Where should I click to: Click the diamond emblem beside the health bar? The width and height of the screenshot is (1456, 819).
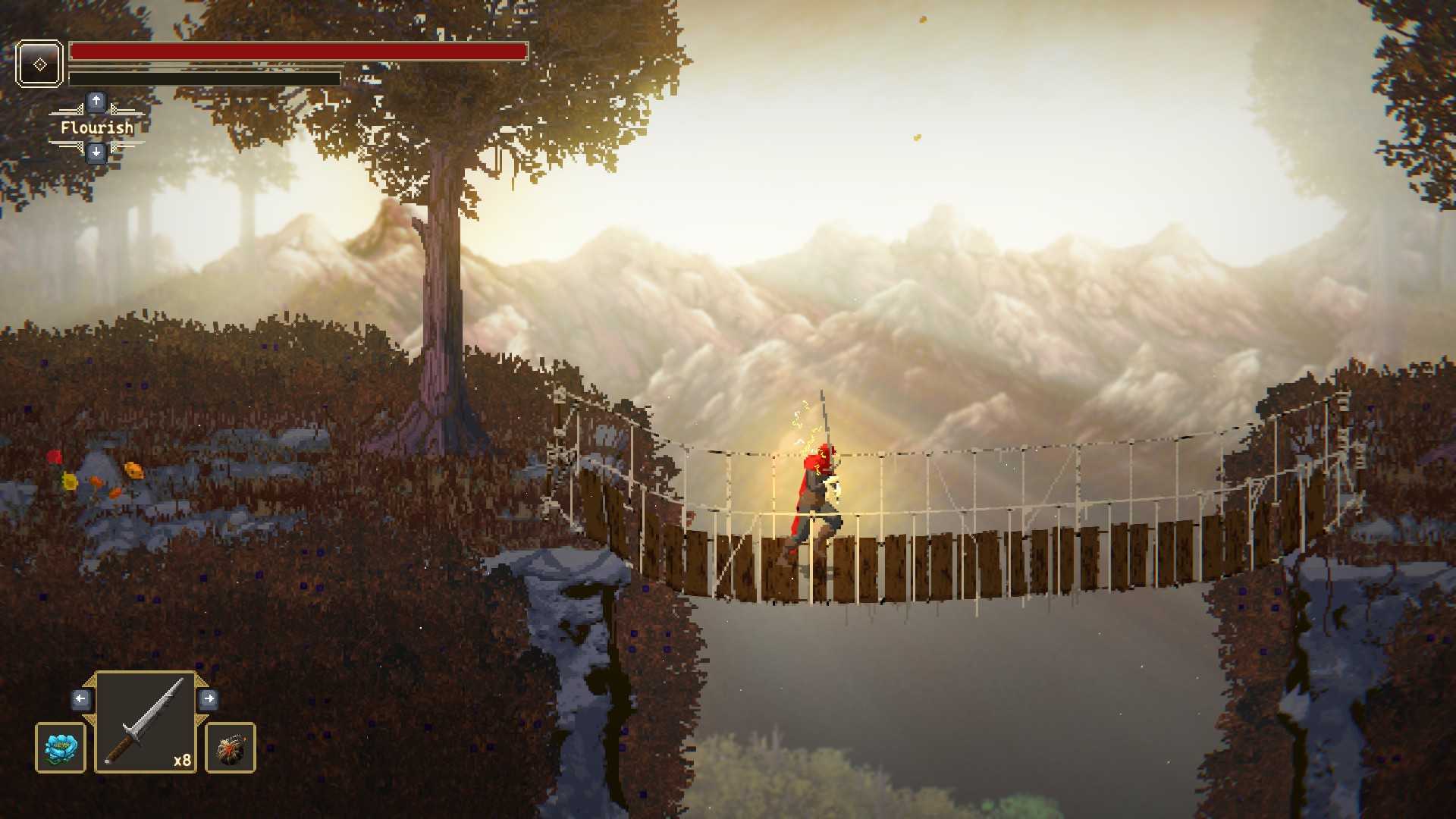(x=39, y=64)
